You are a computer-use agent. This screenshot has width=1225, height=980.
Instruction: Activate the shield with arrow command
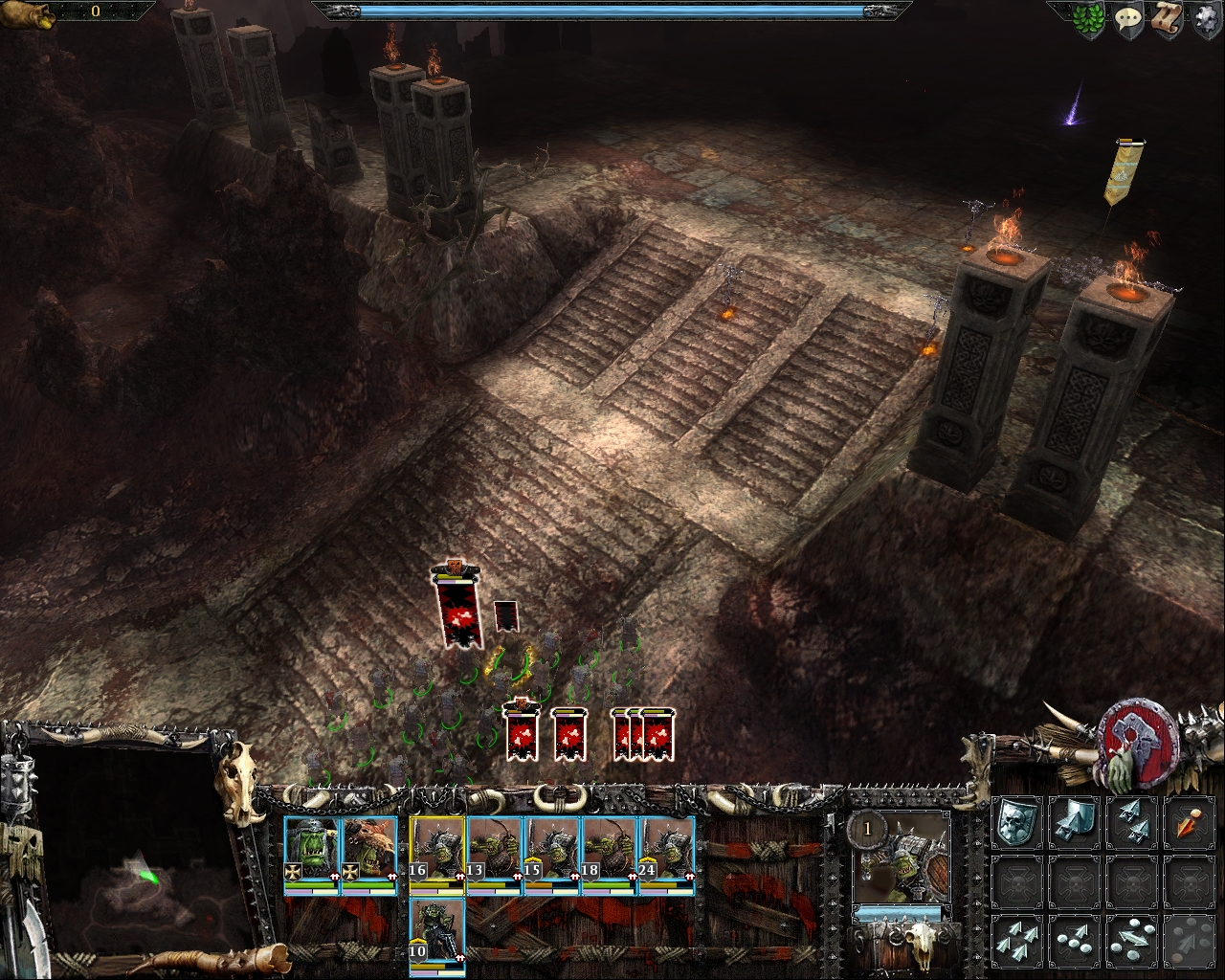(1074, 822)
